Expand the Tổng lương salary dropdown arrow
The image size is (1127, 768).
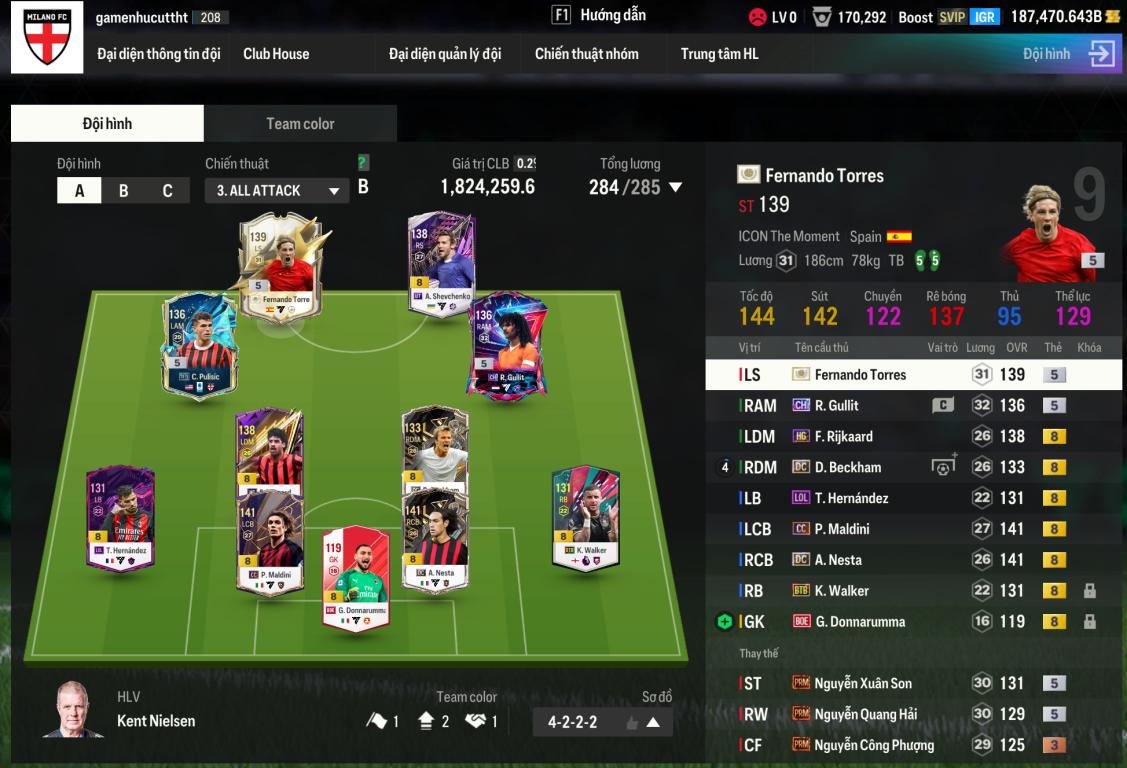click(676, 187)
